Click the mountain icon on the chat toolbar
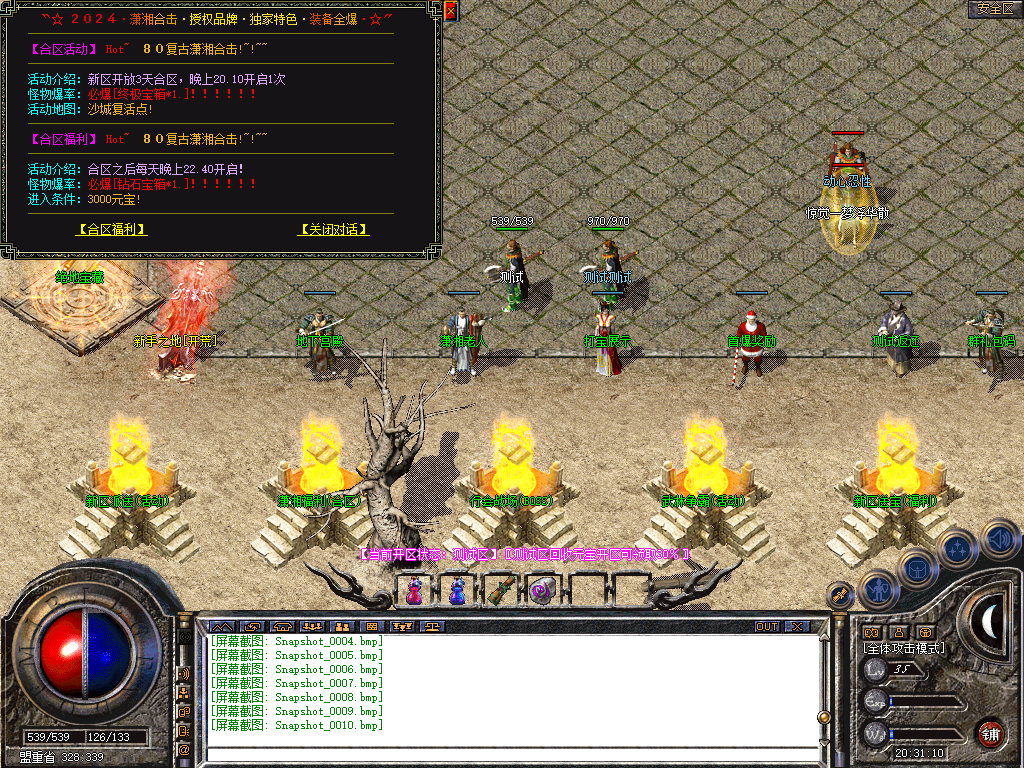This screenshot has height=768, width=1024. [220, 626]
